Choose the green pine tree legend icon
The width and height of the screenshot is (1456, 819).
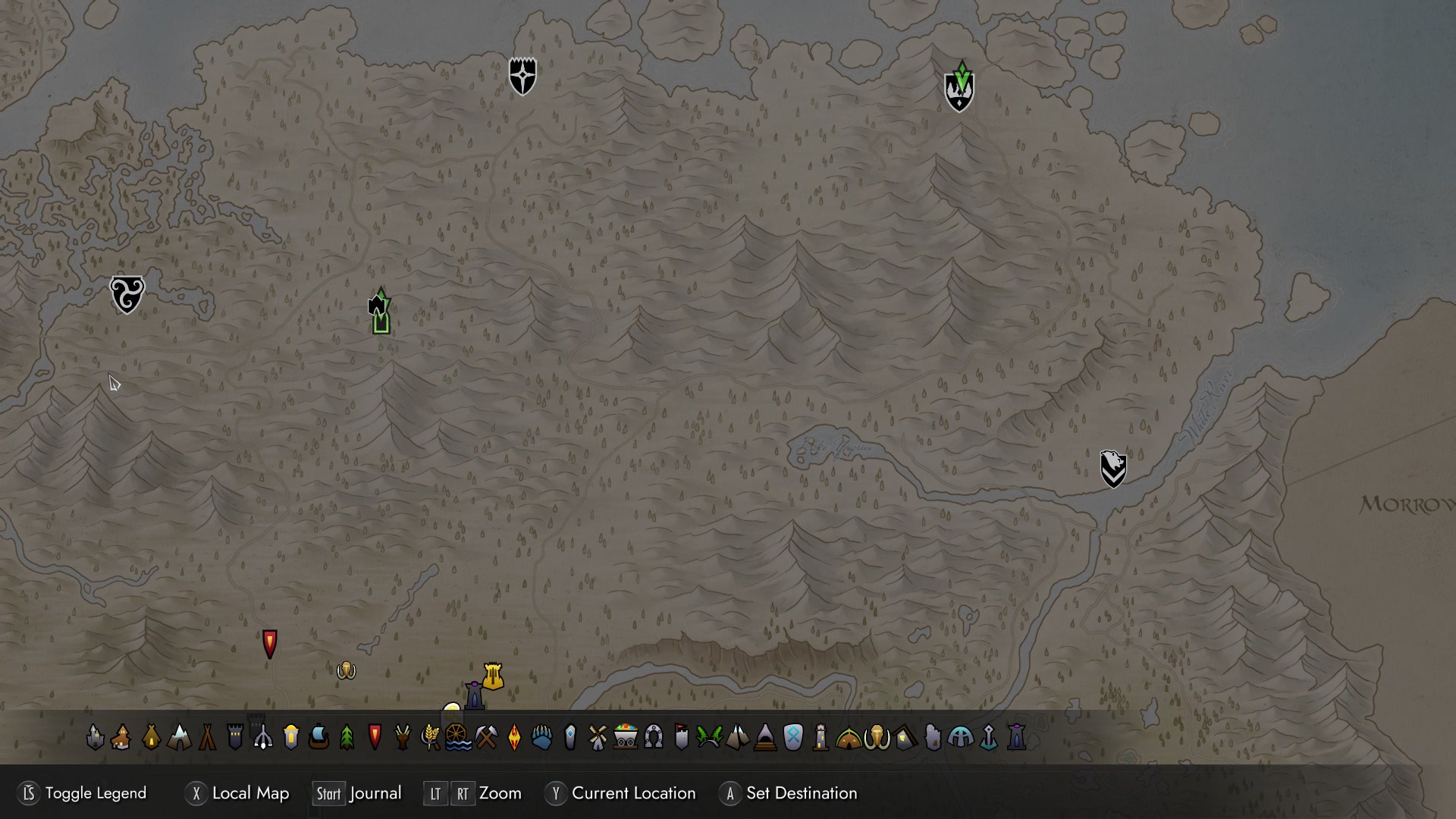[x=347, y=736]
